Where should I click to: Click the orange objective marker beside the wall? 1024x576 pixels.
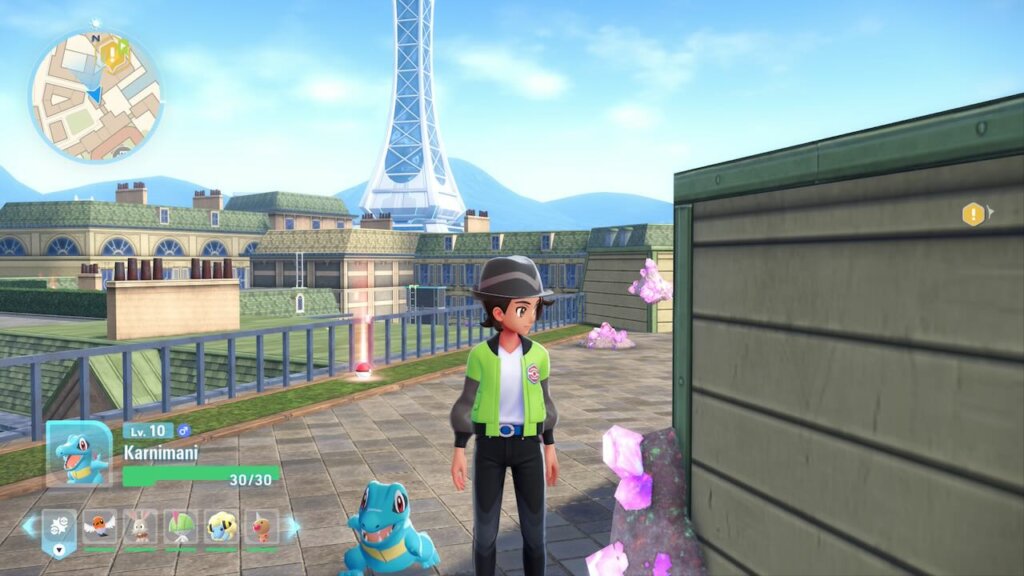pyautogui.click(x=973, y=214)
